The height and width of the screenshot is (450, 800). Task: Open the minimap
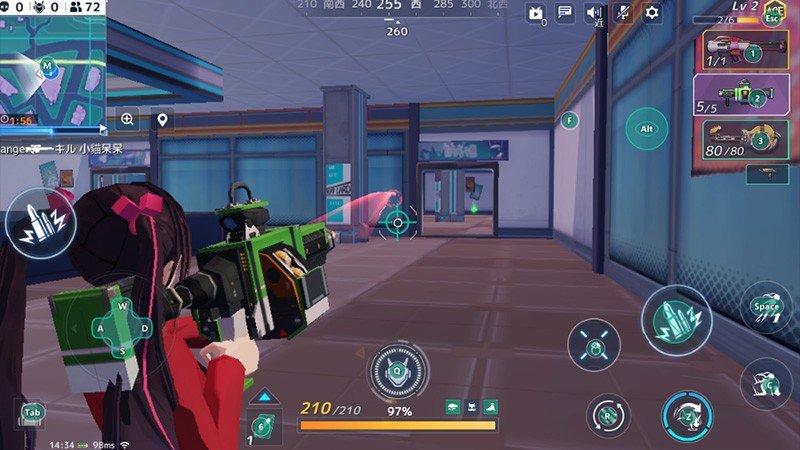tap(52, 70)
